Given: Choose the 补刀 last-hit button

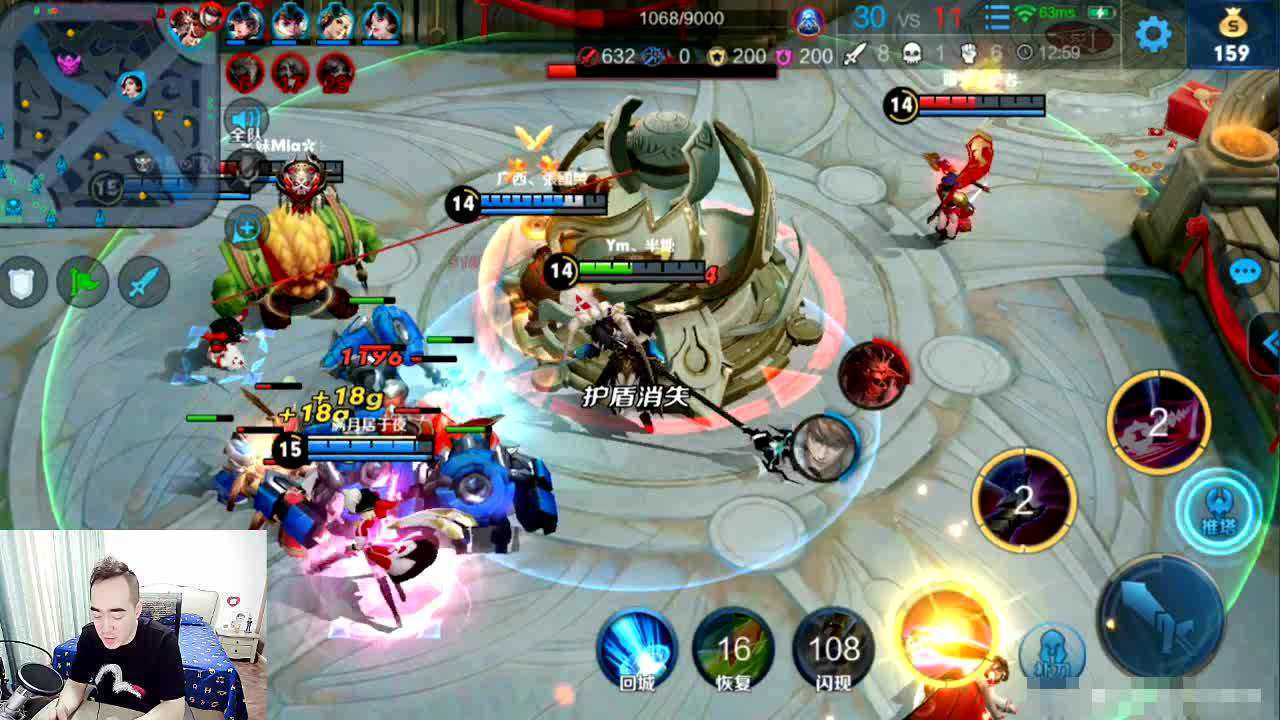Looking at the screenshot, I should pos(1052,652).
